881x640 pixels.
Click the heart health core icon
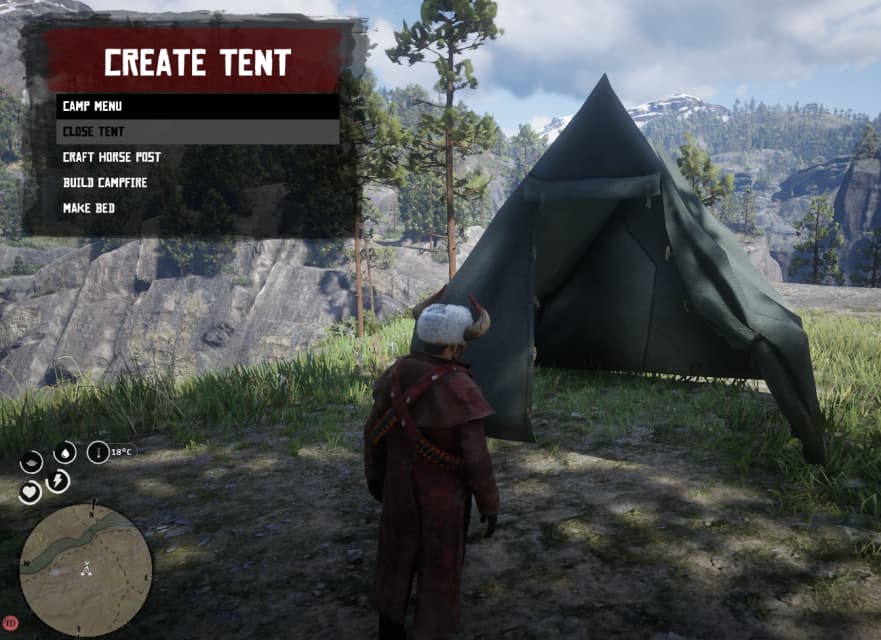pyautogui.click(x=30, y=492)
